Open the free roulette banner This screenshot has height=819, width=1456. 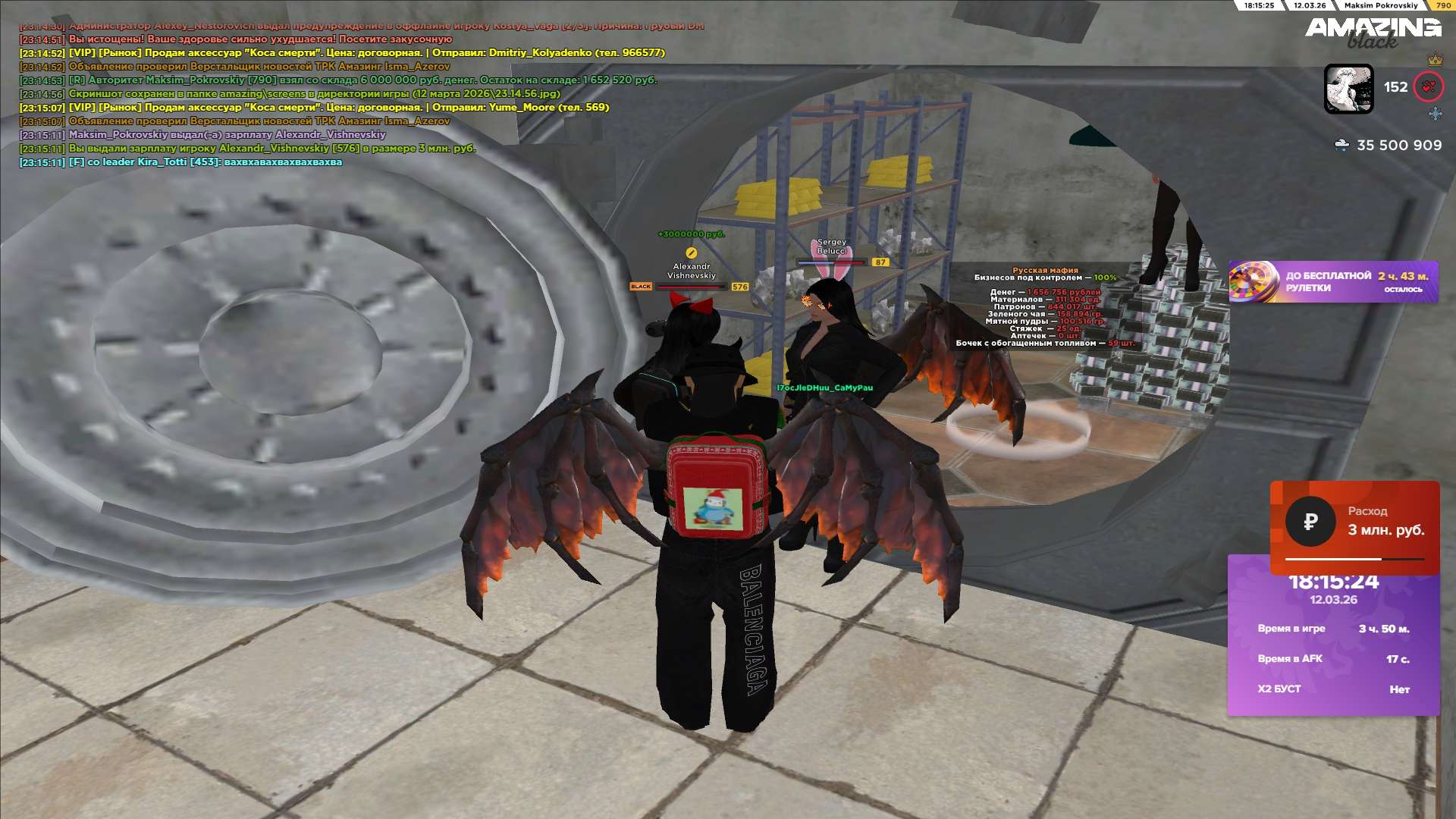tap(1333, 282)
